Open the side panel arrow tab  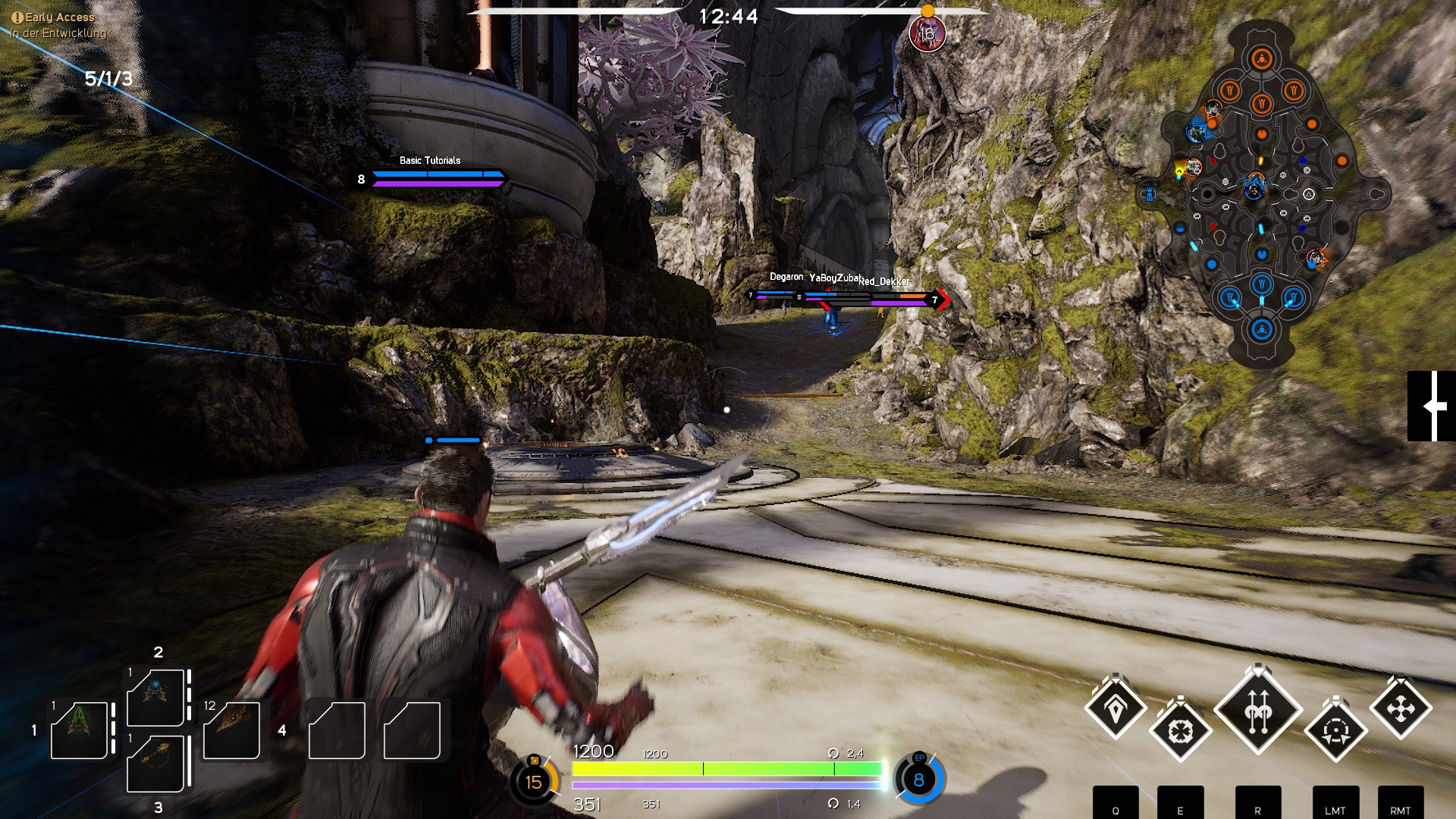click(1431, 406)
